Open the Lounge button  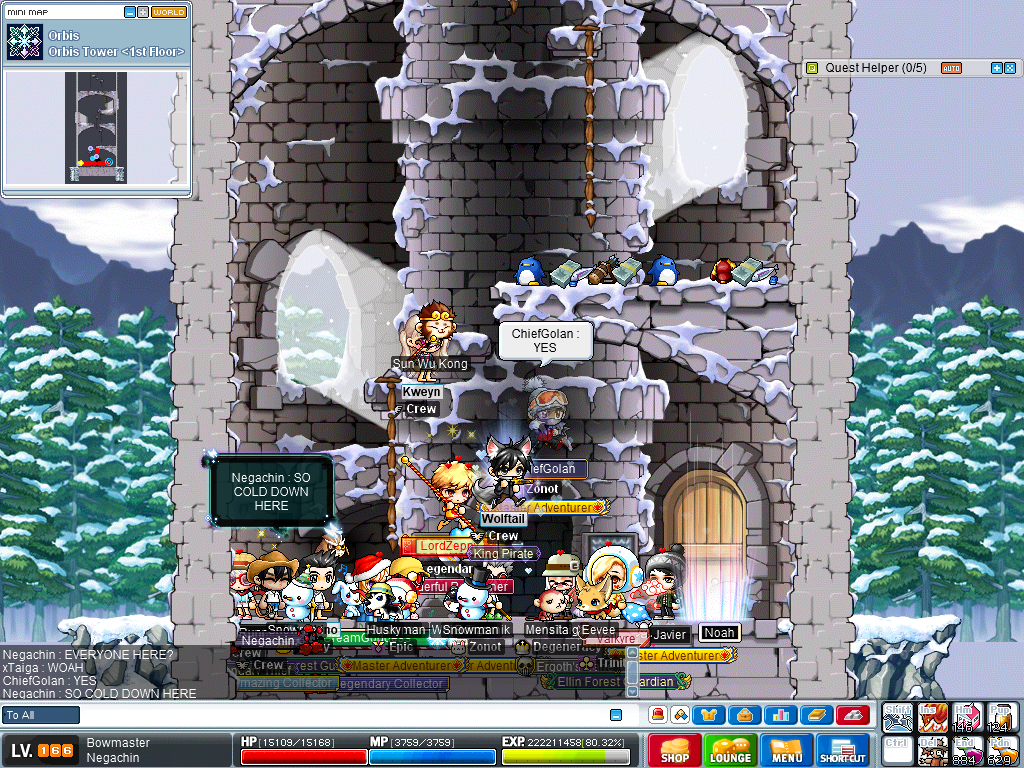pyautogui.click(x=730, y=750)
